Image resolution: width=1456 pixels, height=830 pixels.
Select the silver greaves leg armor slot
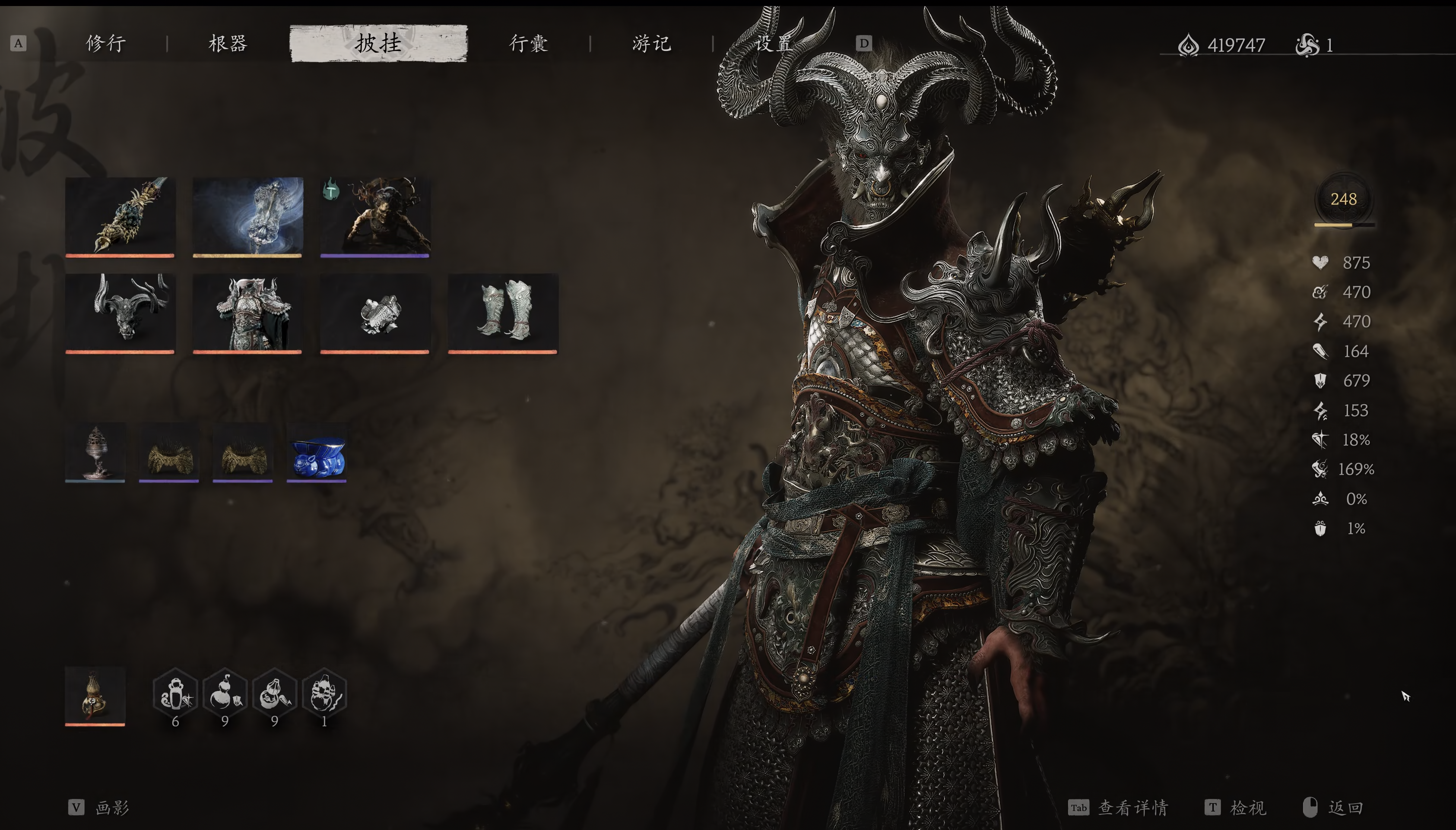503,312
